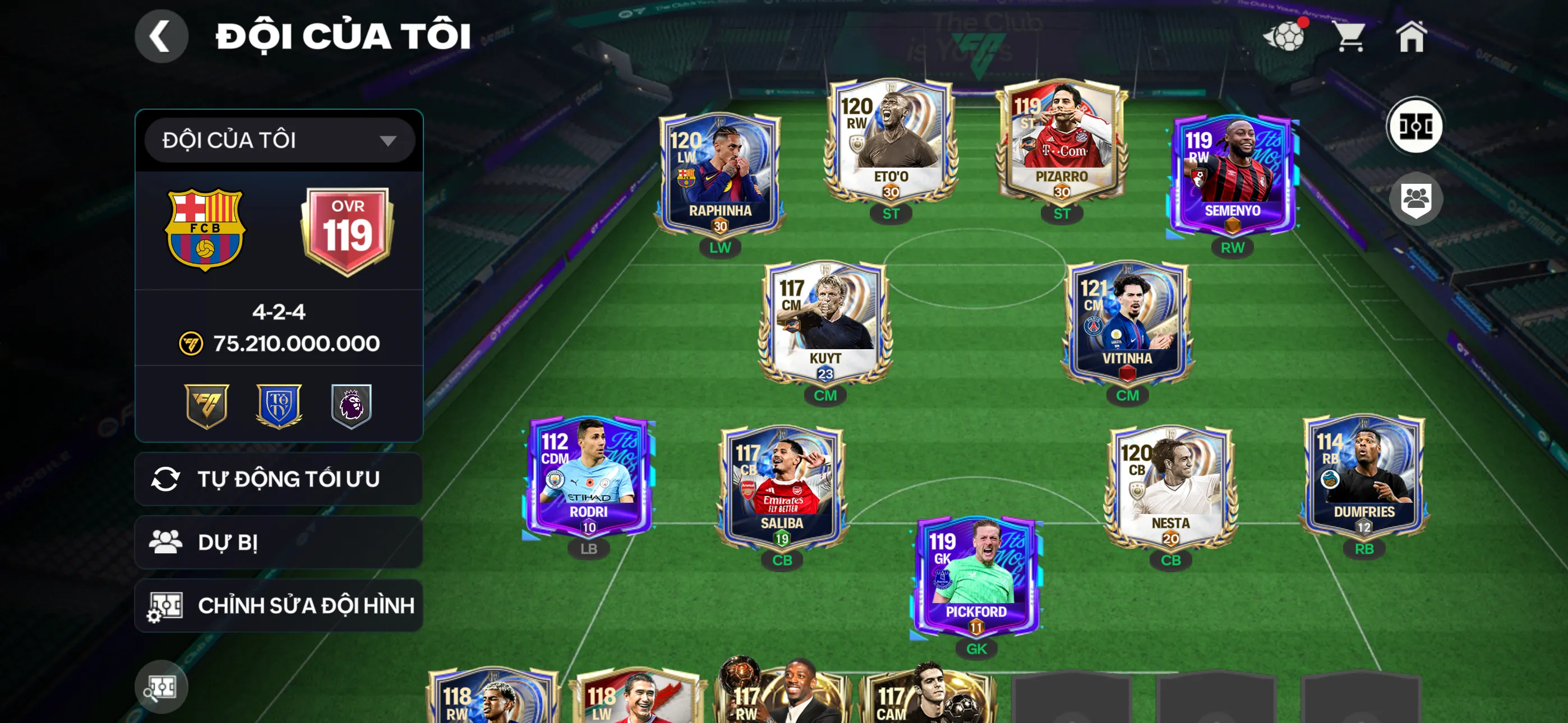Image resolution: width=1568 pixels, height=723 pixels.
Task: Open CHỈNH SỬA ĐỘI HÌNH to edit lineup
Action: pyautogui.click(x=279, y=606)
